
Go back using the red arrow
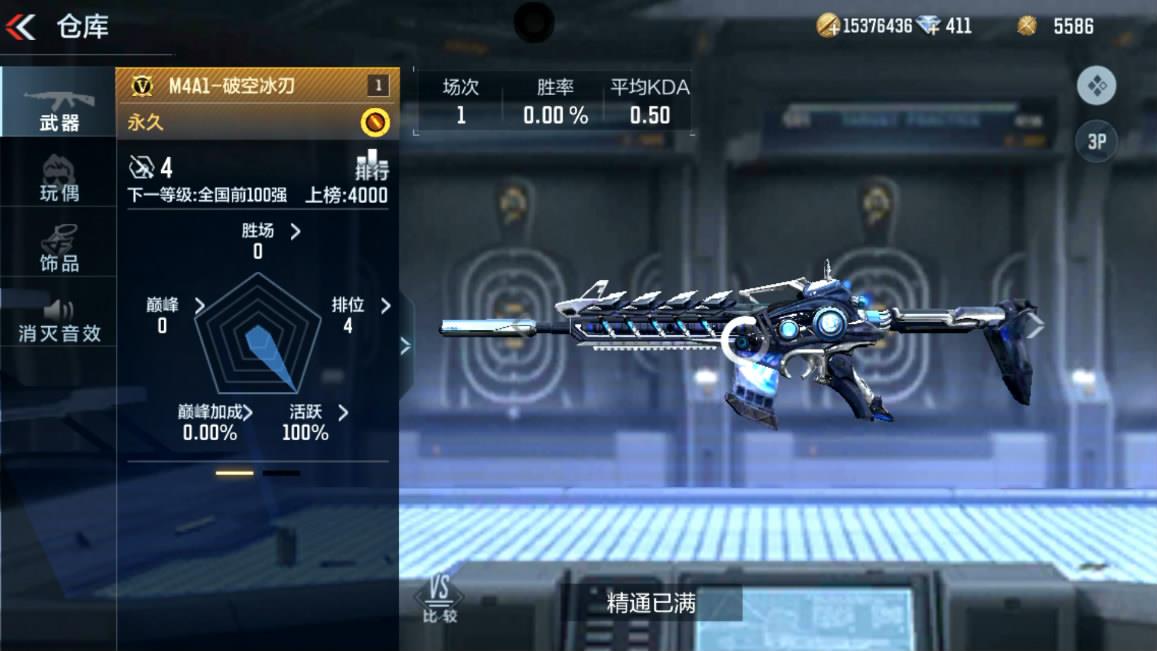click(21, 27)
